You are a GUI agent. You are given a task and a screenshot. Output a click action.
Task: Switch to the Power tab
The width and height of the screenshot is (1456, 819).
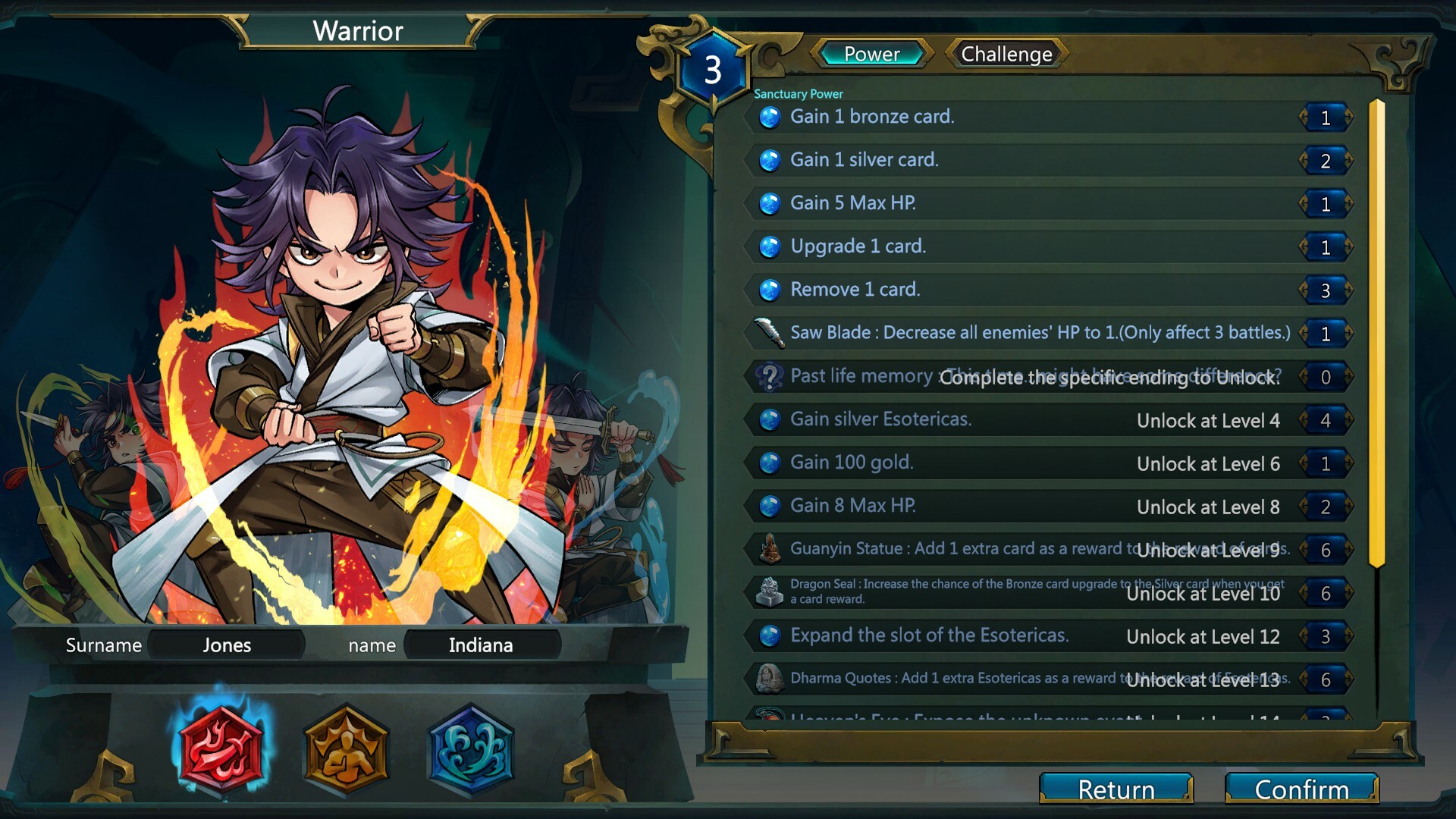871,55
